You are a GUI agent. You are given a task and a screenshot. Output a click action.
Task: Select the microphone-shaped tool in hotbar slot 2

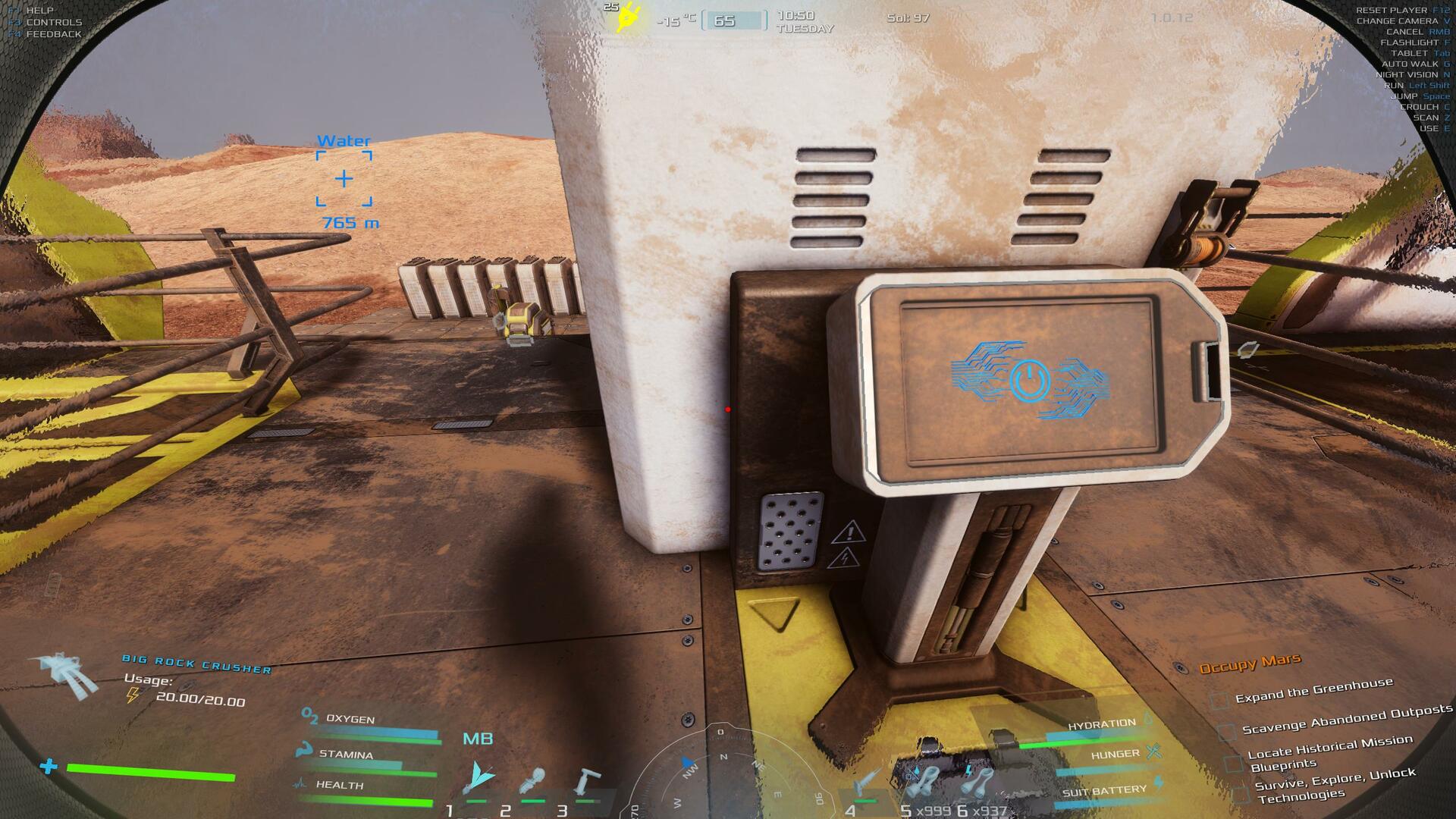point(533,781)
